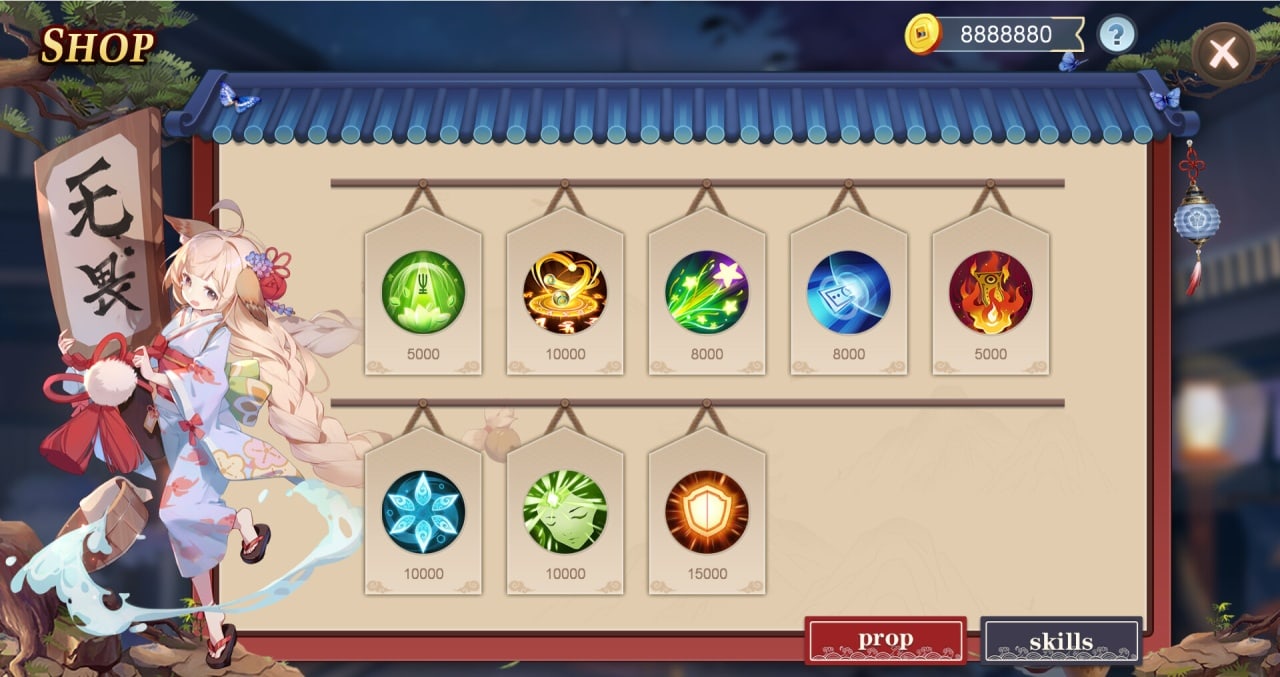
Task: Choose the blue ice crystal flower skill
Action: tap(423, 512)
